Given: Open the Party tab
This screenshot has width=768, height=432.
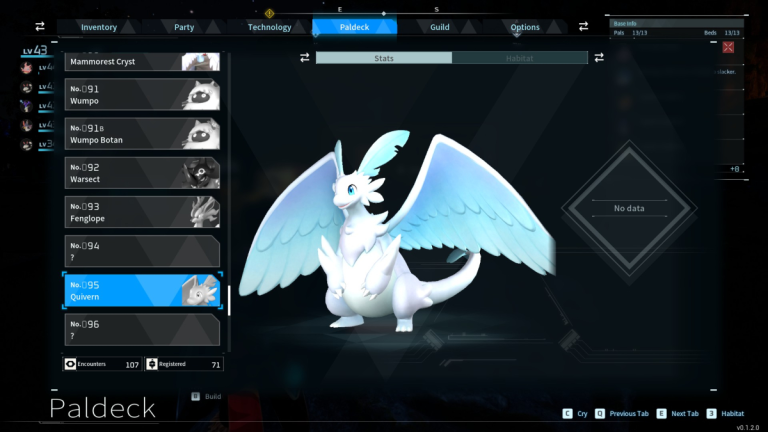Looking at the screenshot, I should pyautogui.click(x=184, y=27).
